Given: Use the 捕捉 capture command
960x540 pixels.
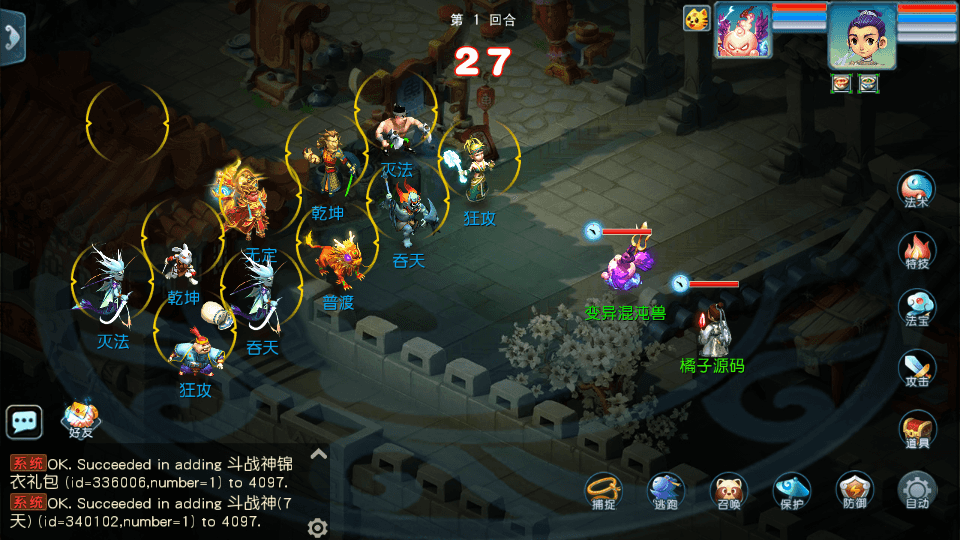Looking at the screenshot, I should [603, 490].
